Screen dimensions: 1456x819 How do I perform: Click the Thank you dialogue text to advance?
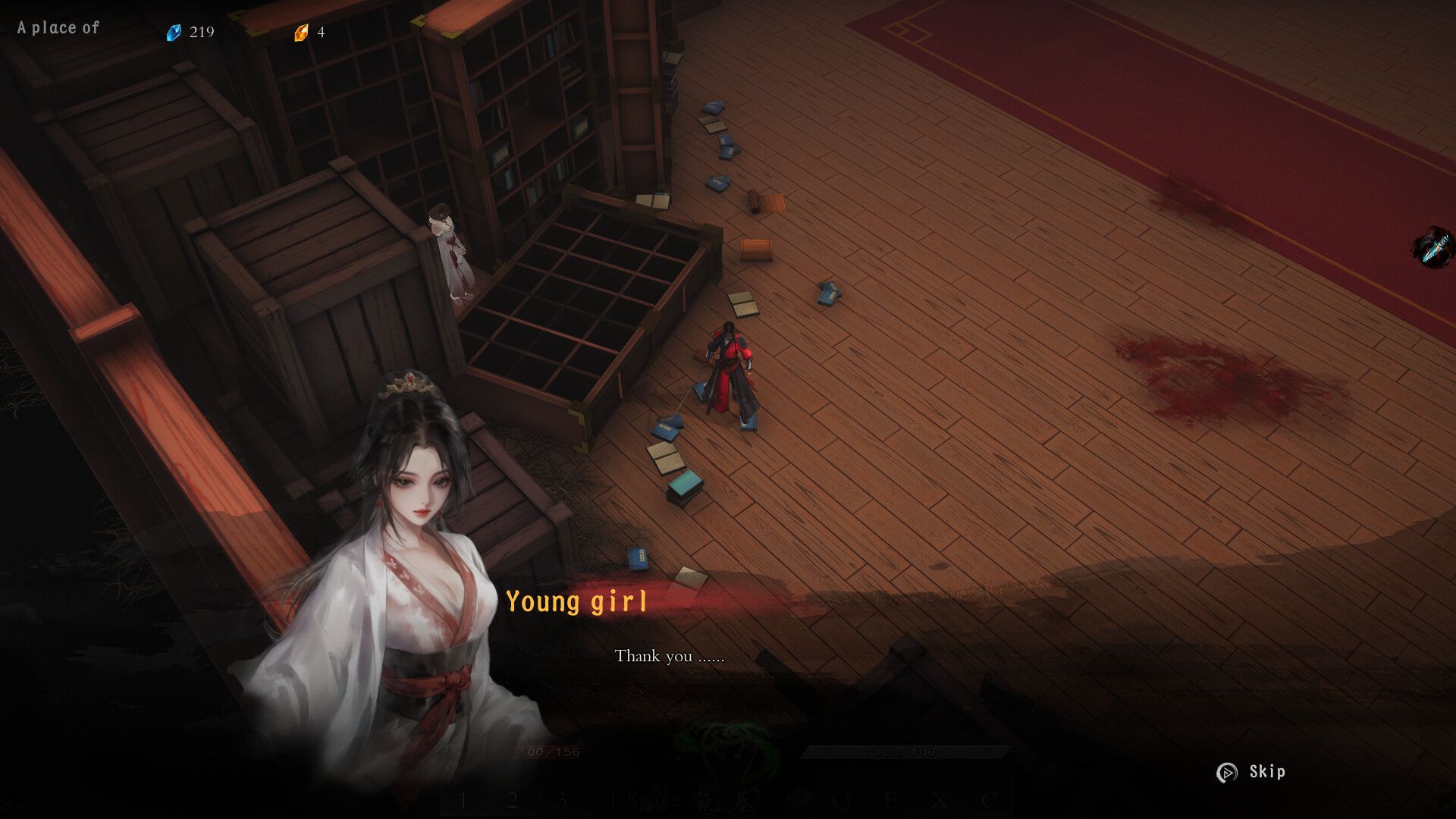670,657
